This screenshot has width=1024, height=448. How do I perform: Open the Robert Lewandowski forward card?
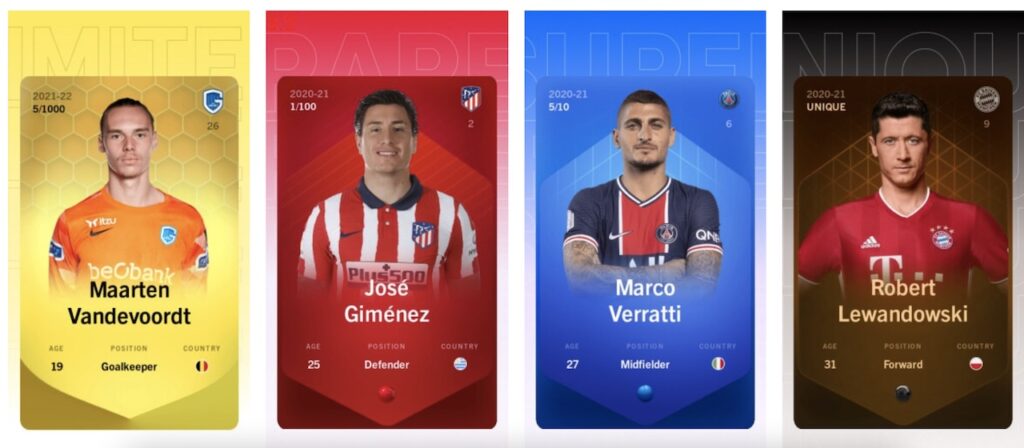pyautogui.click(x=902, y=252)
